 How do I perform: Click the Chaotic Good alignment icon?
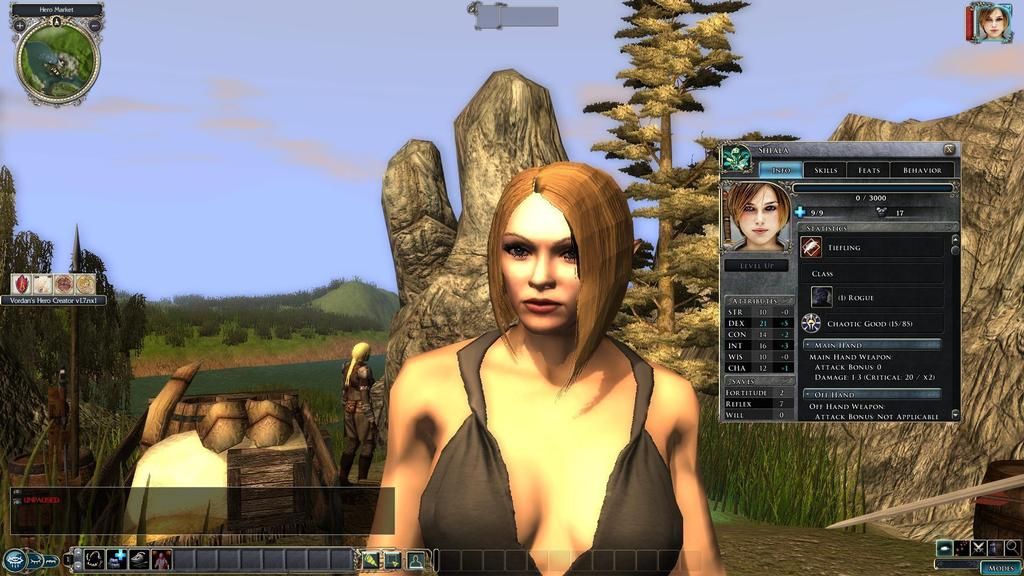pos(811,323)
